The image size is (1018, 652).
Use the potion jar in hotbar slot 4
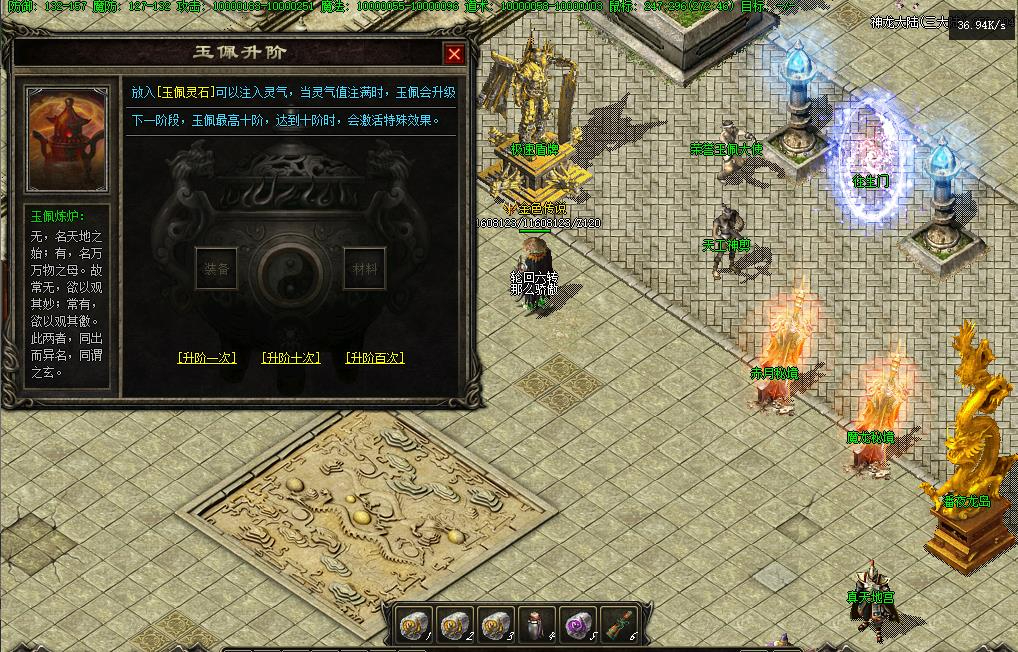[535, 624]
